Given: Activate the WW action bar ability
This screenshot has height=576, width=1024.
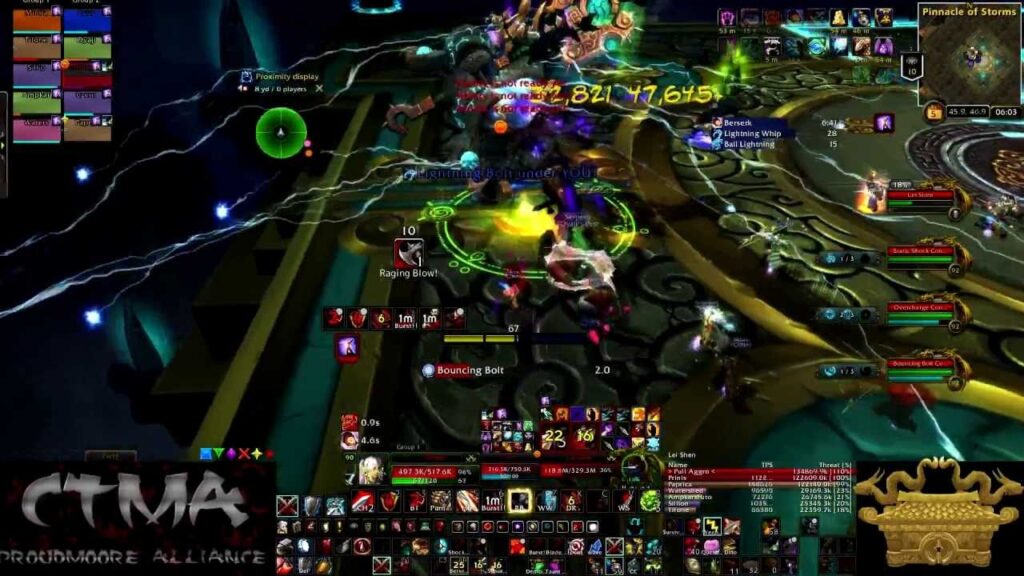Looking at the screenshot, I should [x=546, y=501].
